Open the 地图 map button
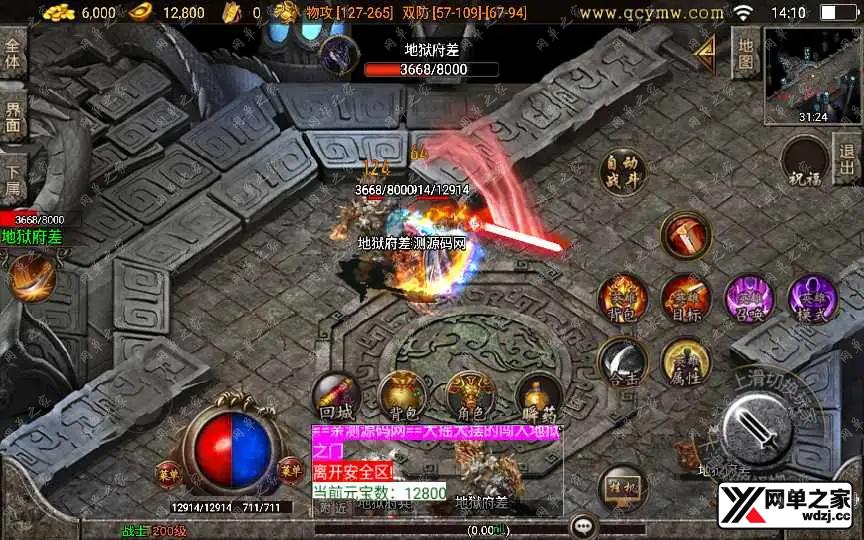The image size is (864, 540). (x=746, y=54)
